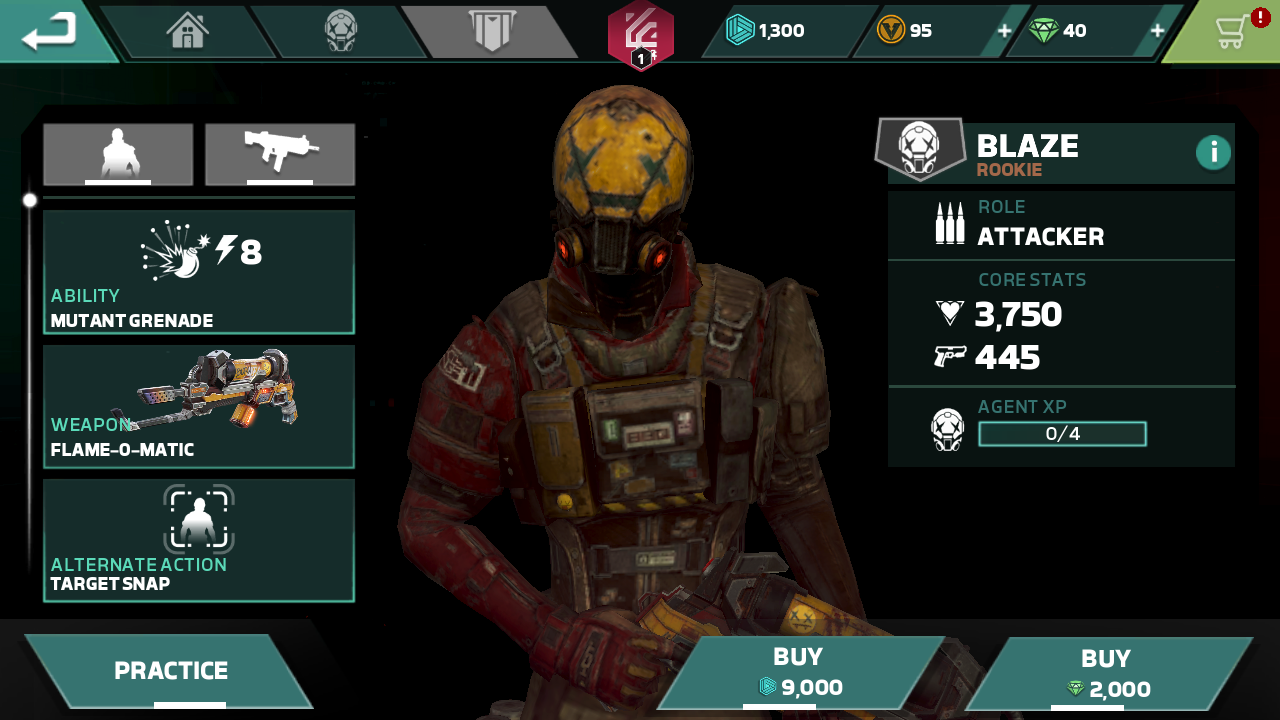View the Flame-O-Matic weapon panel
Screen dimensions: 1280x720
(199, 406)
